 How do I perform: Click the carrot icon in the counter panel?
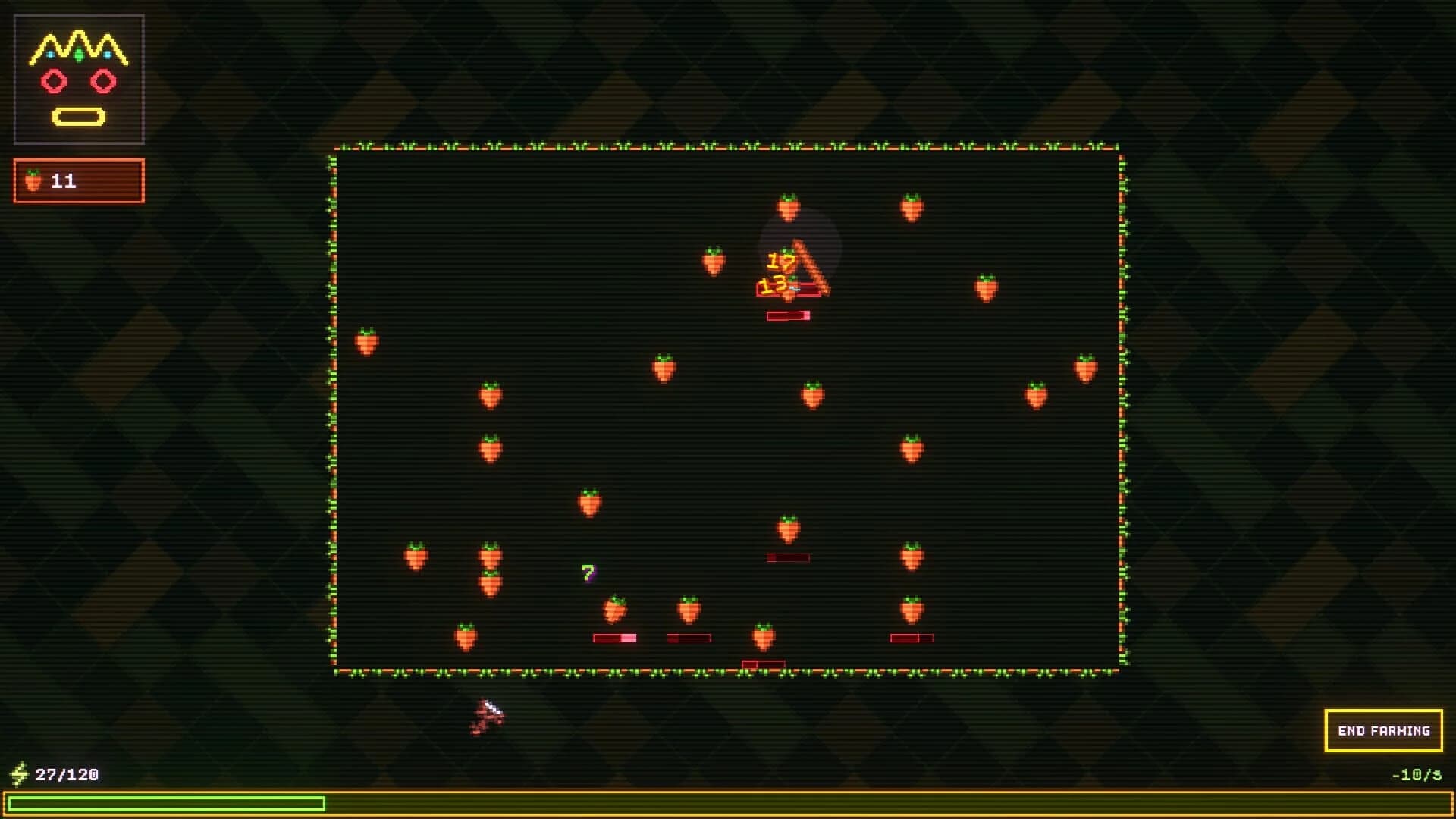32,180
